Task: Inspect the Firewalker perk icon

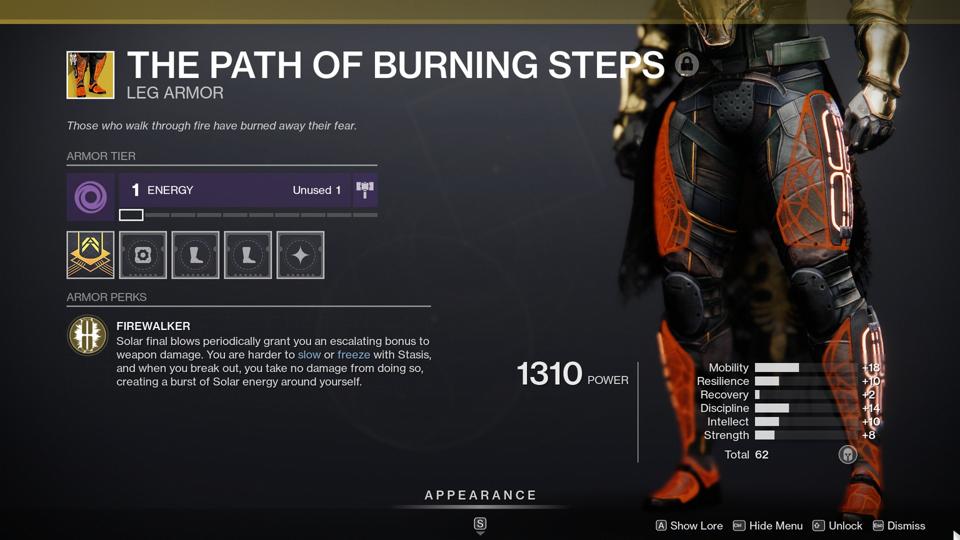Action: pos(87,336)
